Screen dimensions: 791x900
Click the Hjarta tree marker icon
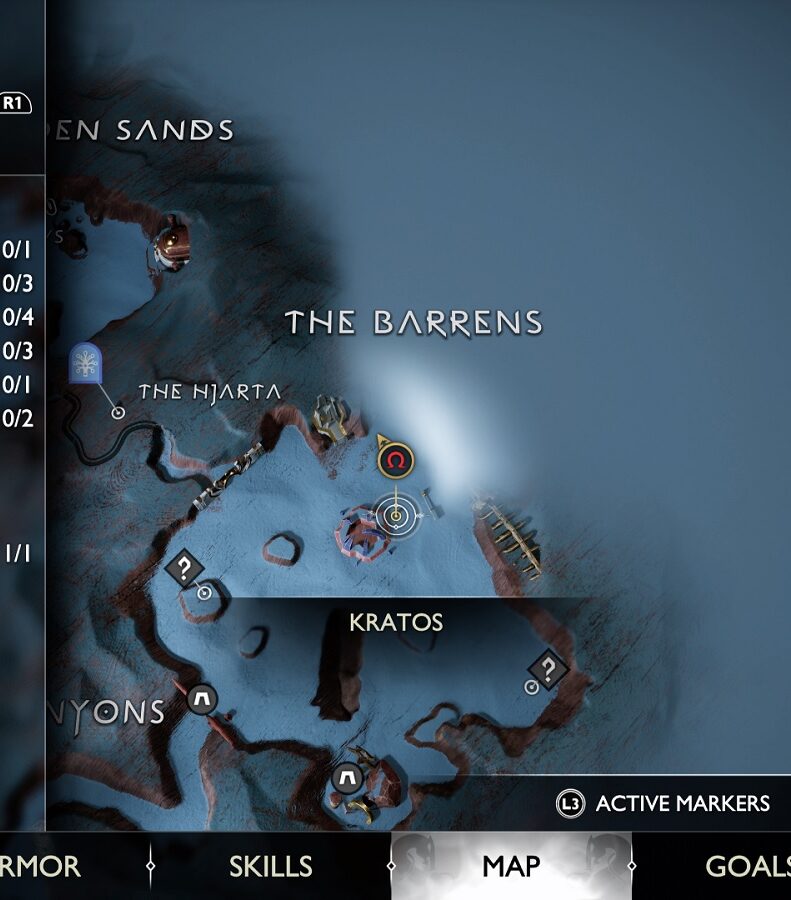[x=87, y=364]
